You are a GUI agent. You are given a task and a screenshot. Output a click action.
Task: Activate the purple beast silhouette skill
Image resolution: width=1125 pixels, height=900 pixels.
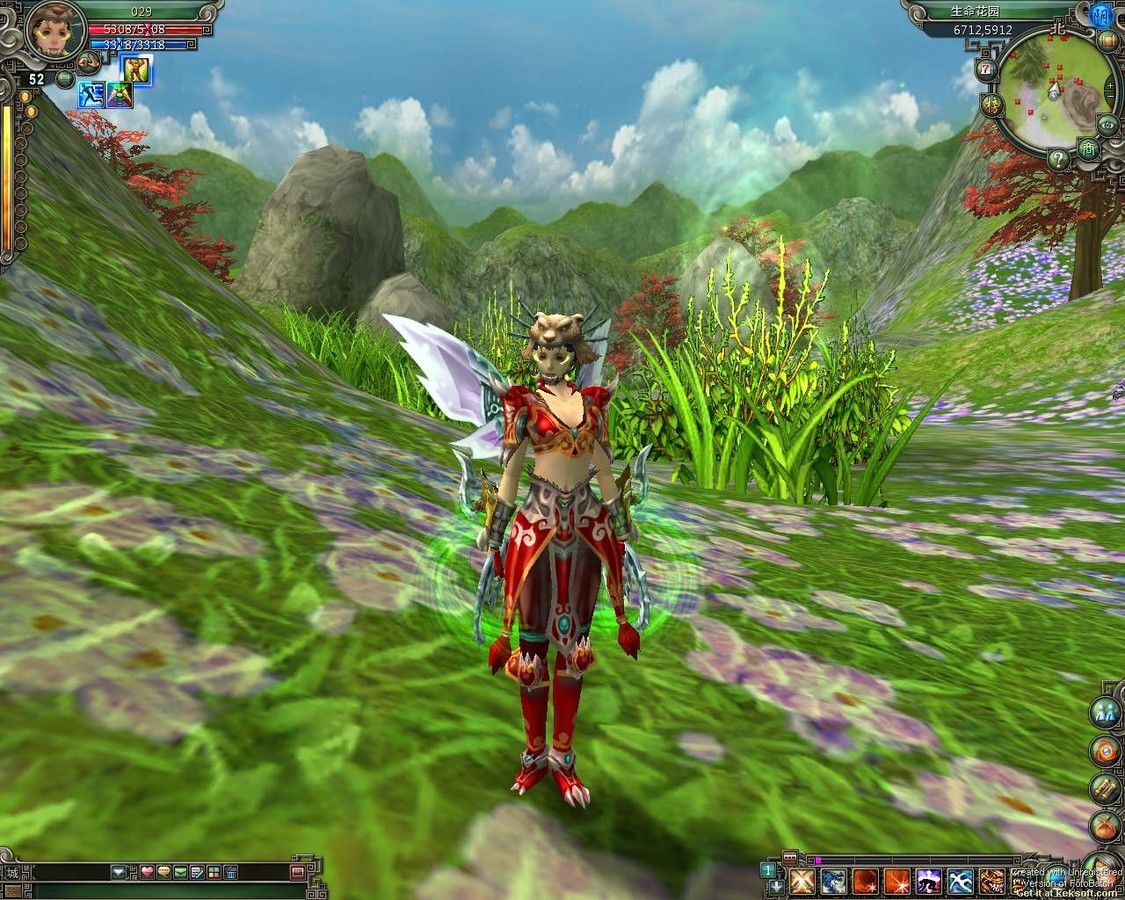[929, 881]
